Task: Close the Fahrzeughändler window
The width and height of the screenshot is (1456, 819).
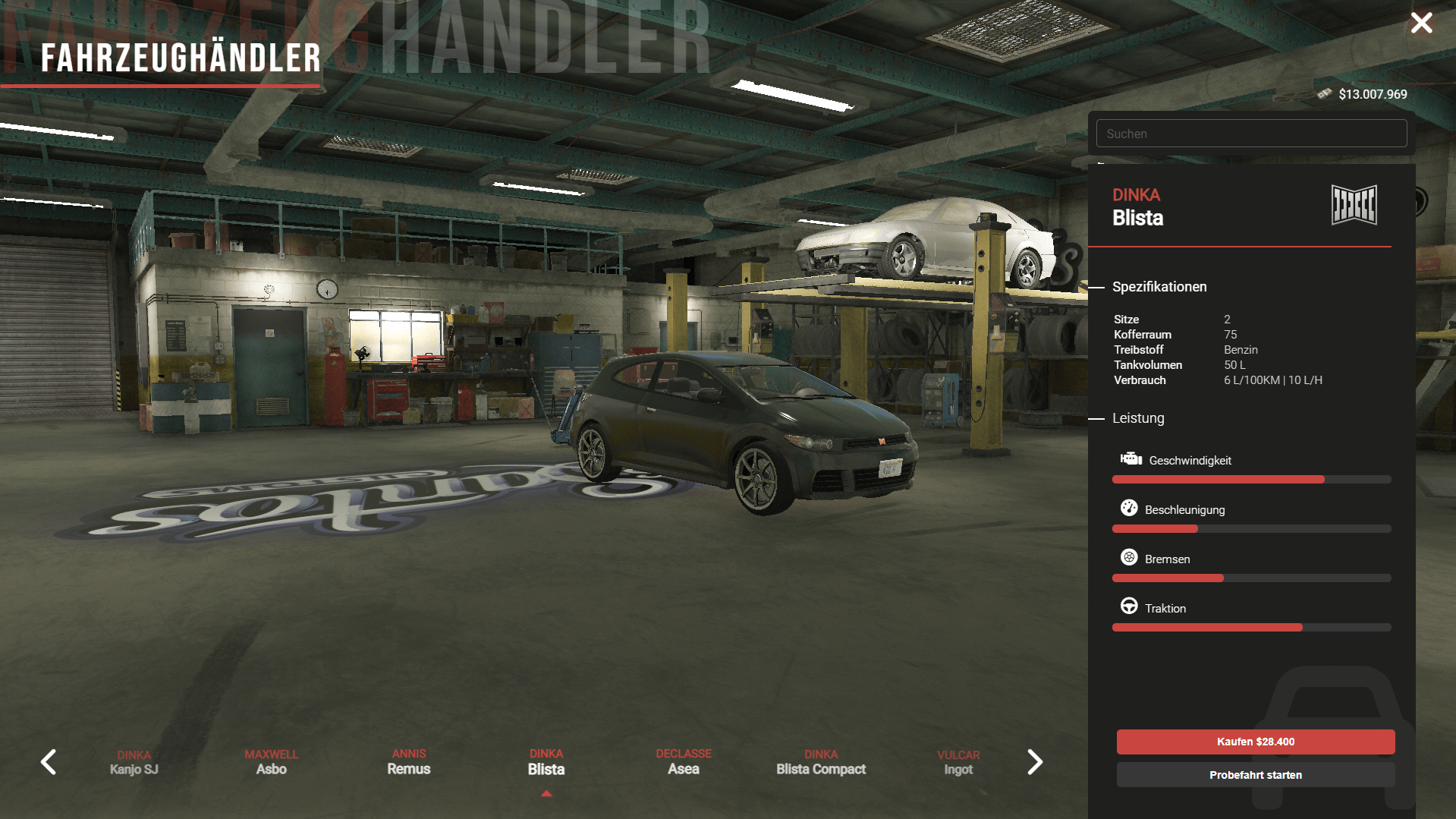Action: [1421, 23]
